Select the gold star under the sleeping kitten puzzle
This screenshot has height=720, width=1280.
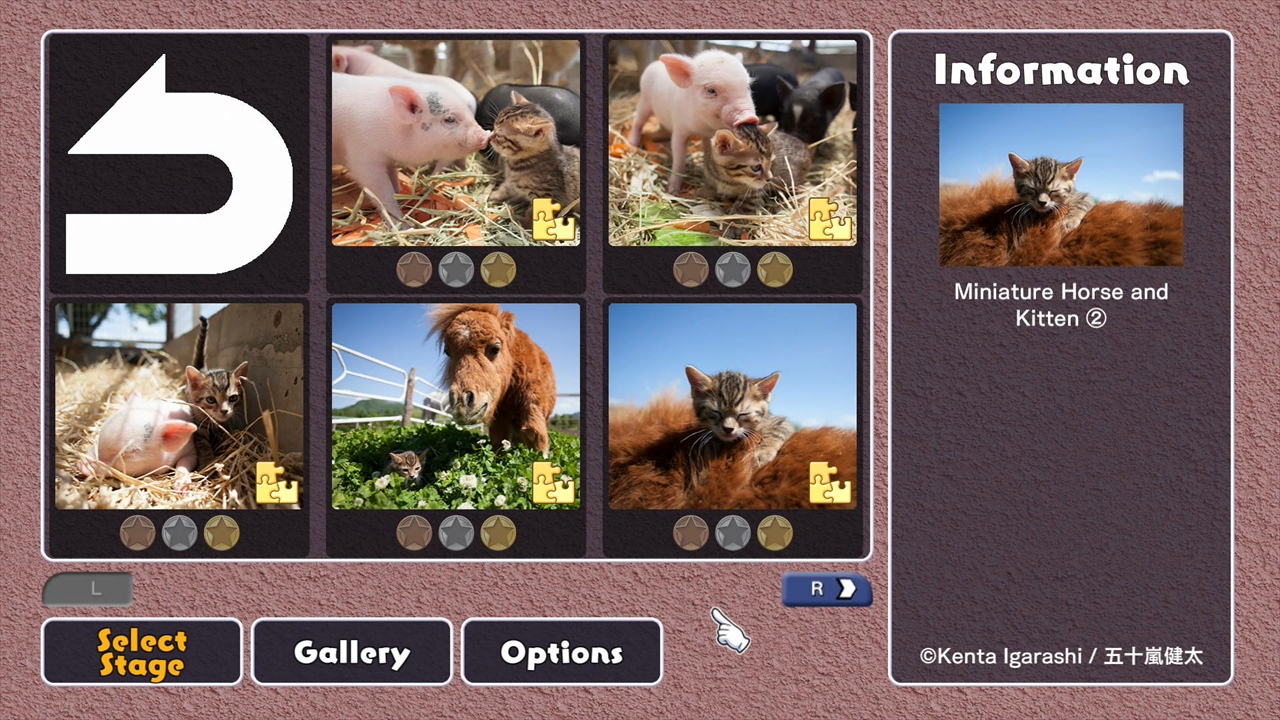pos(776,532)
